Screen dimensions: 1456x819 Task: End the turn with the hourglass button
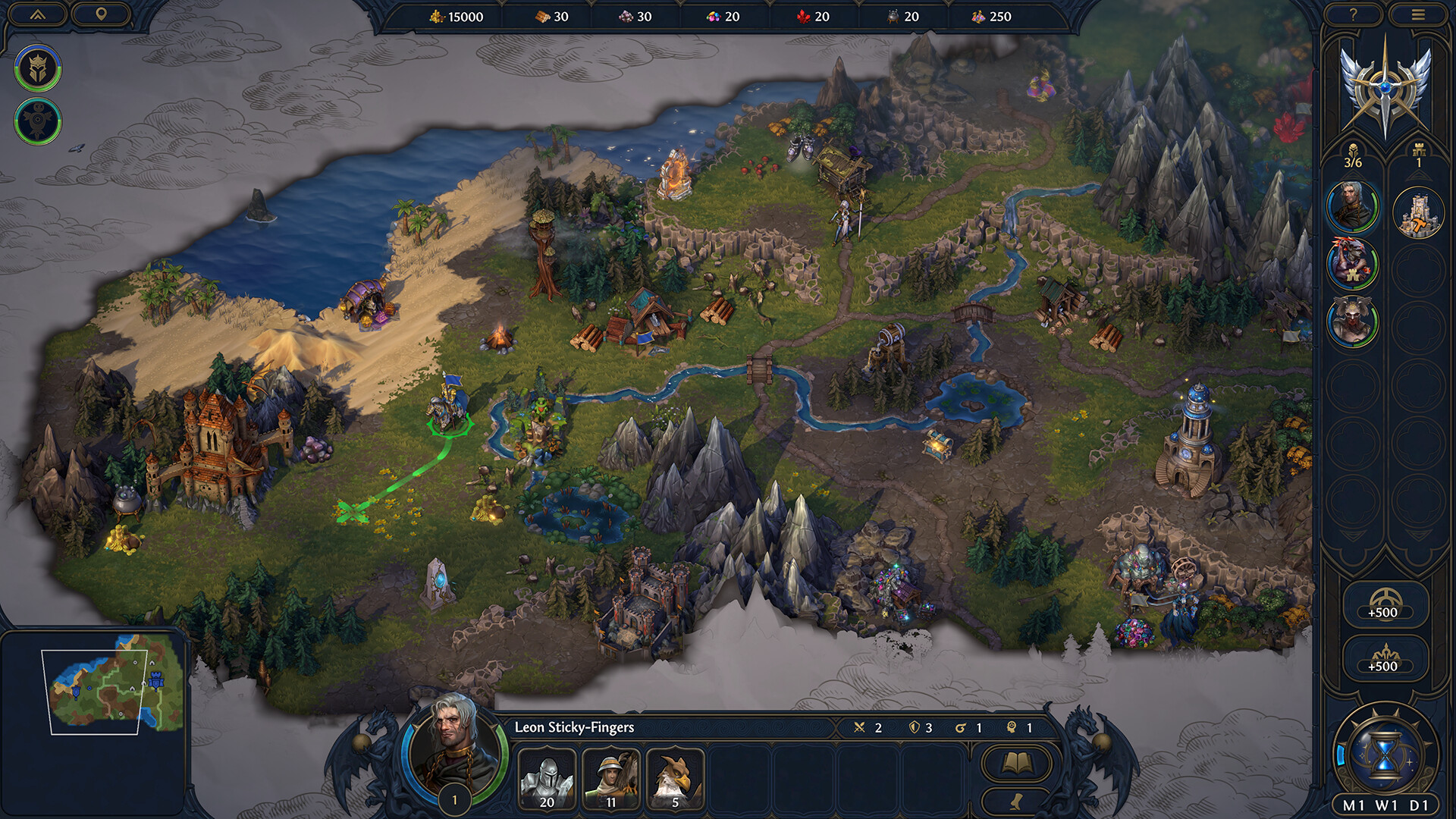[x=1385, y=753]
